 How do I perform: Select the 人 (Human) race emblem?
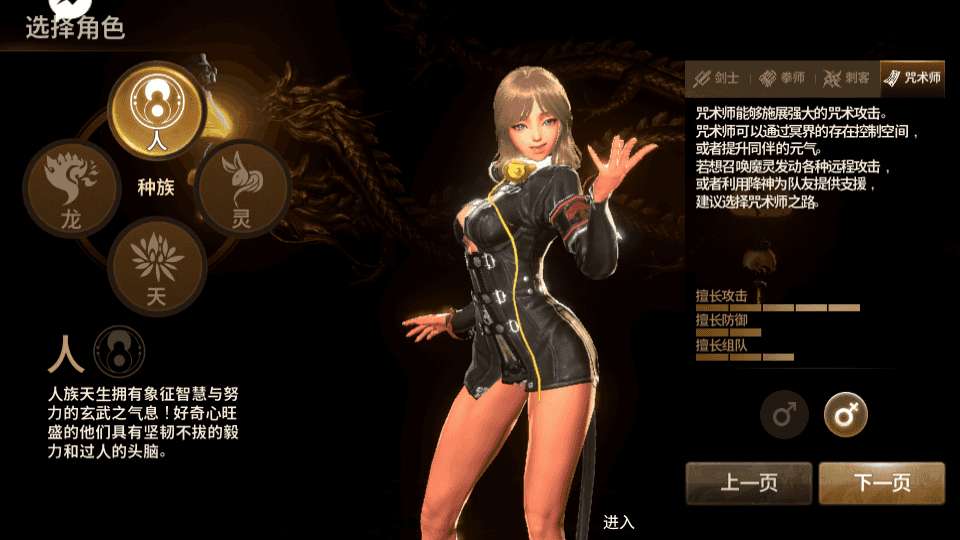[156, 108]
